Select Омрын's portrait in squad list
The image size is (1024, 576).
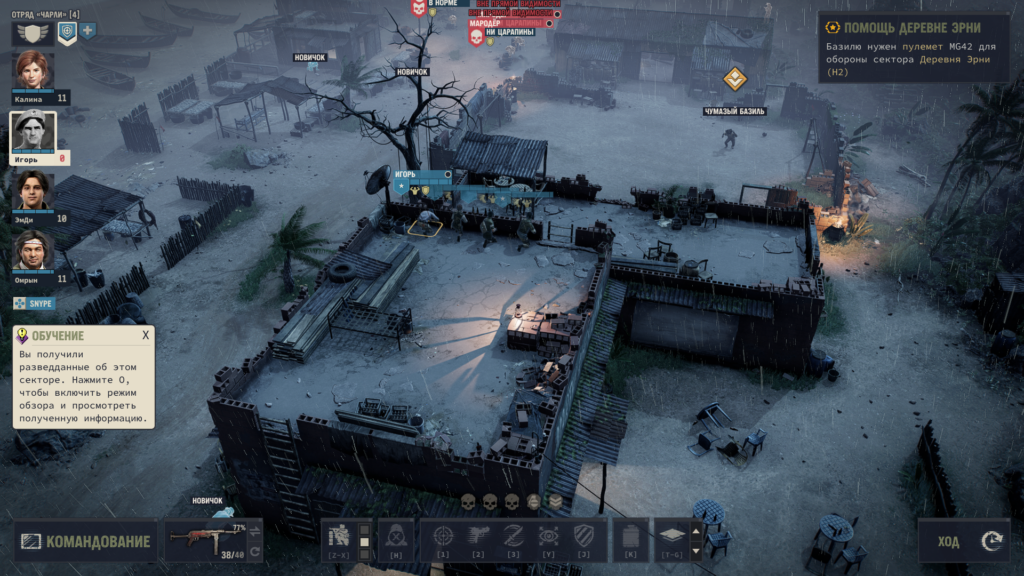coord(33,251)
